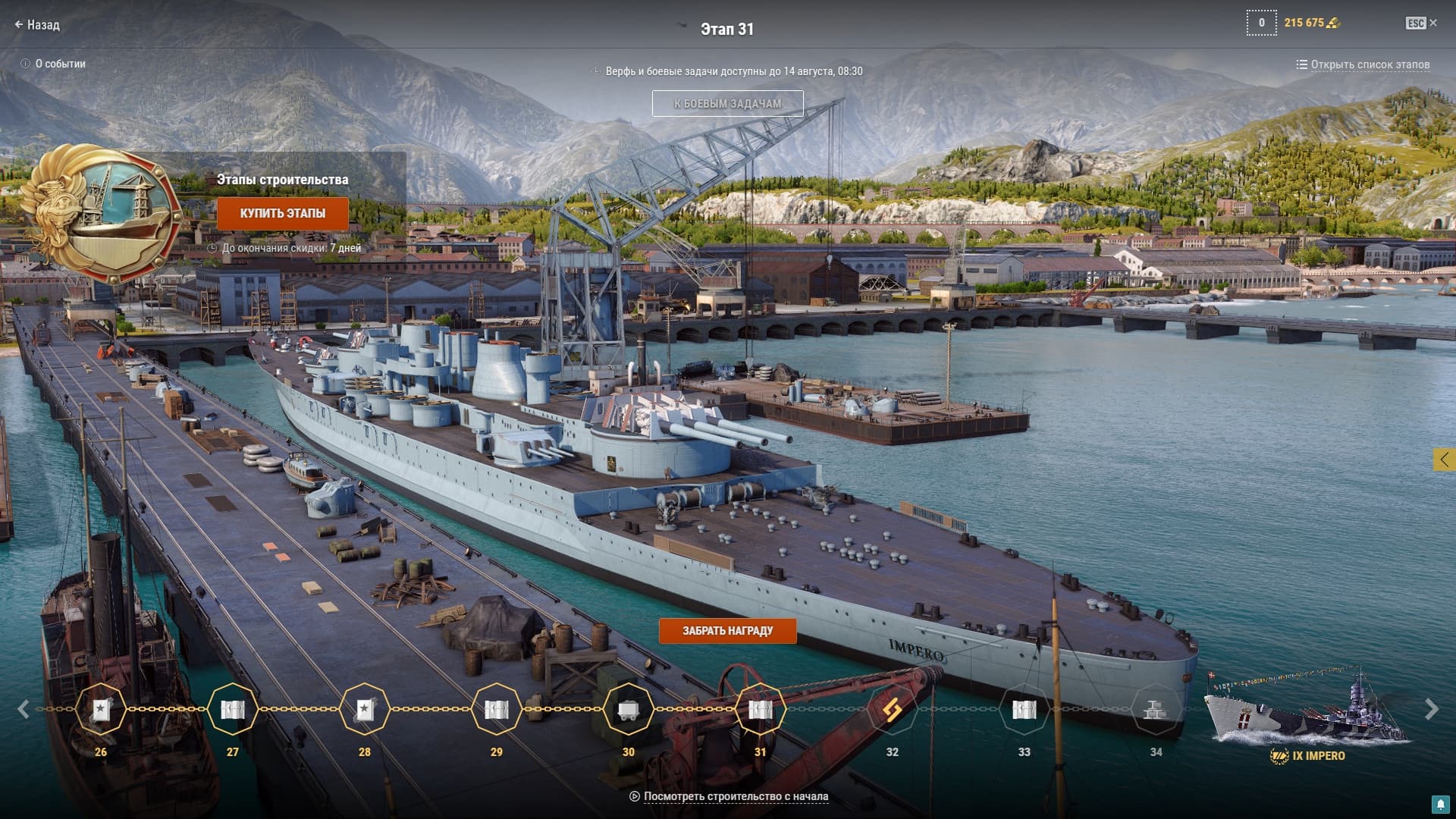Open the notifications bell
This screenshot has width=1456, height=819.
click(1440, 804)
